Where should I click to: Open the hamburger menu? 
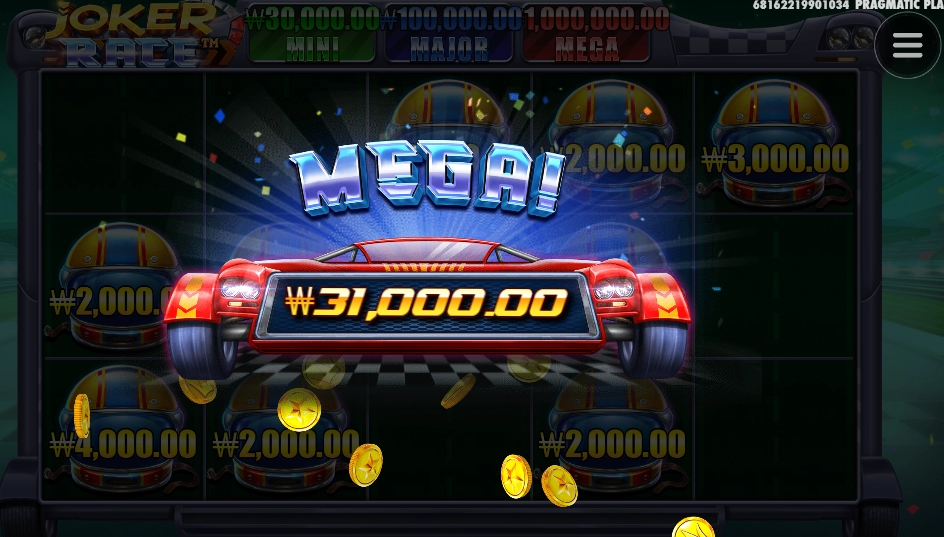pos(907,45)
